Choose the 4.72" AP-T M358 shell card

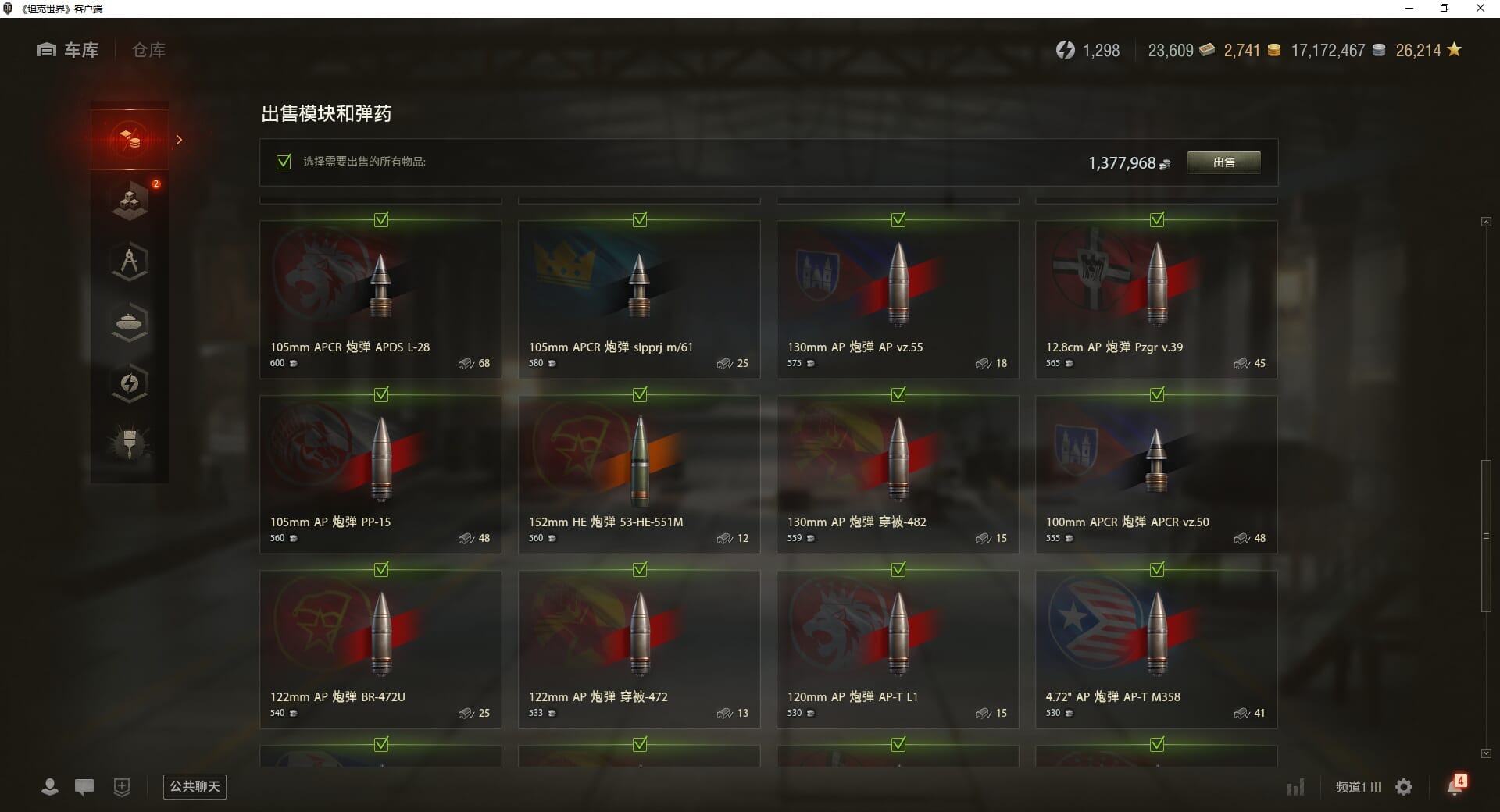coord(1156,650)
